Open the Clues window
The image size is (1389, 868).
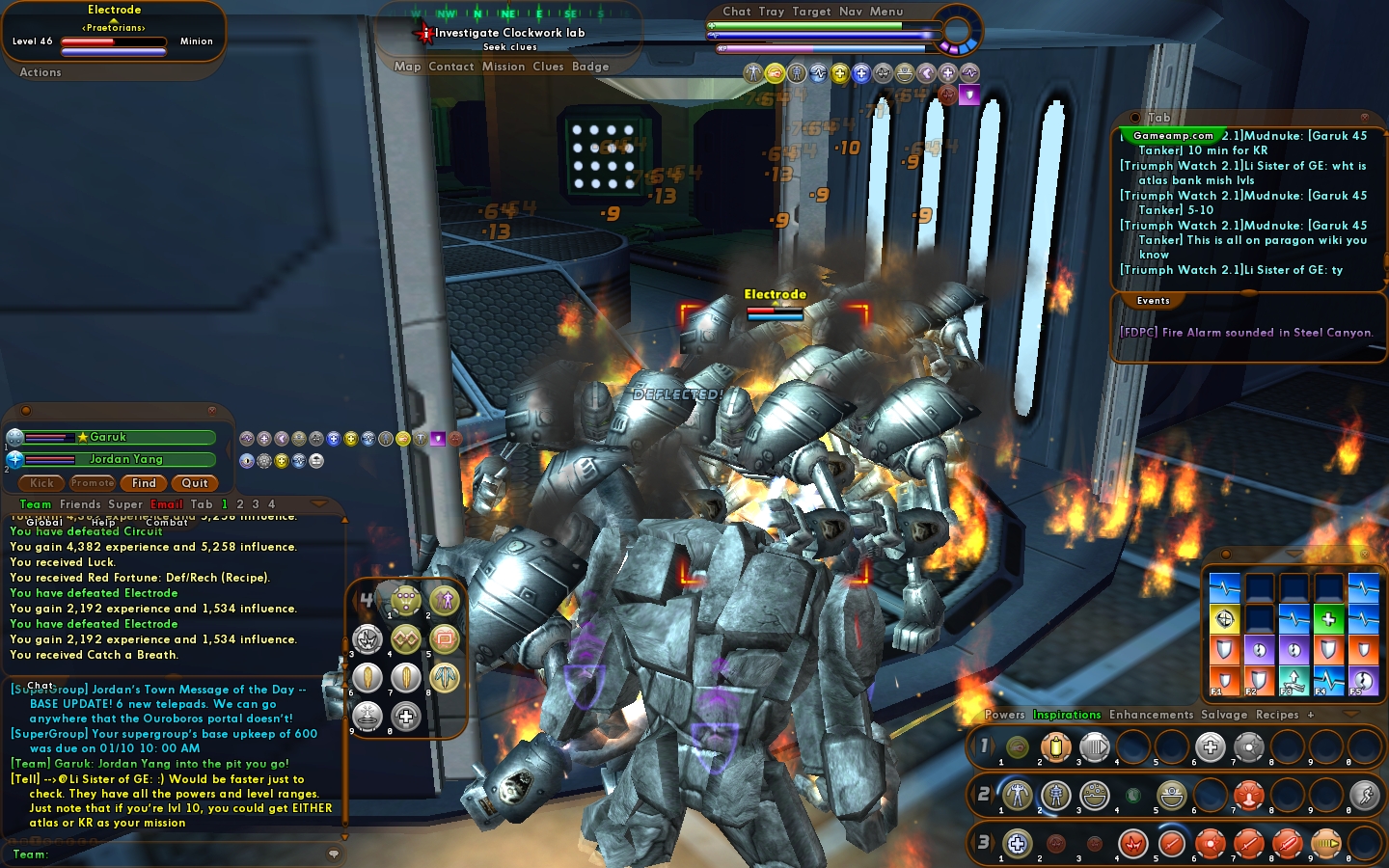click(x=548, y=67)
